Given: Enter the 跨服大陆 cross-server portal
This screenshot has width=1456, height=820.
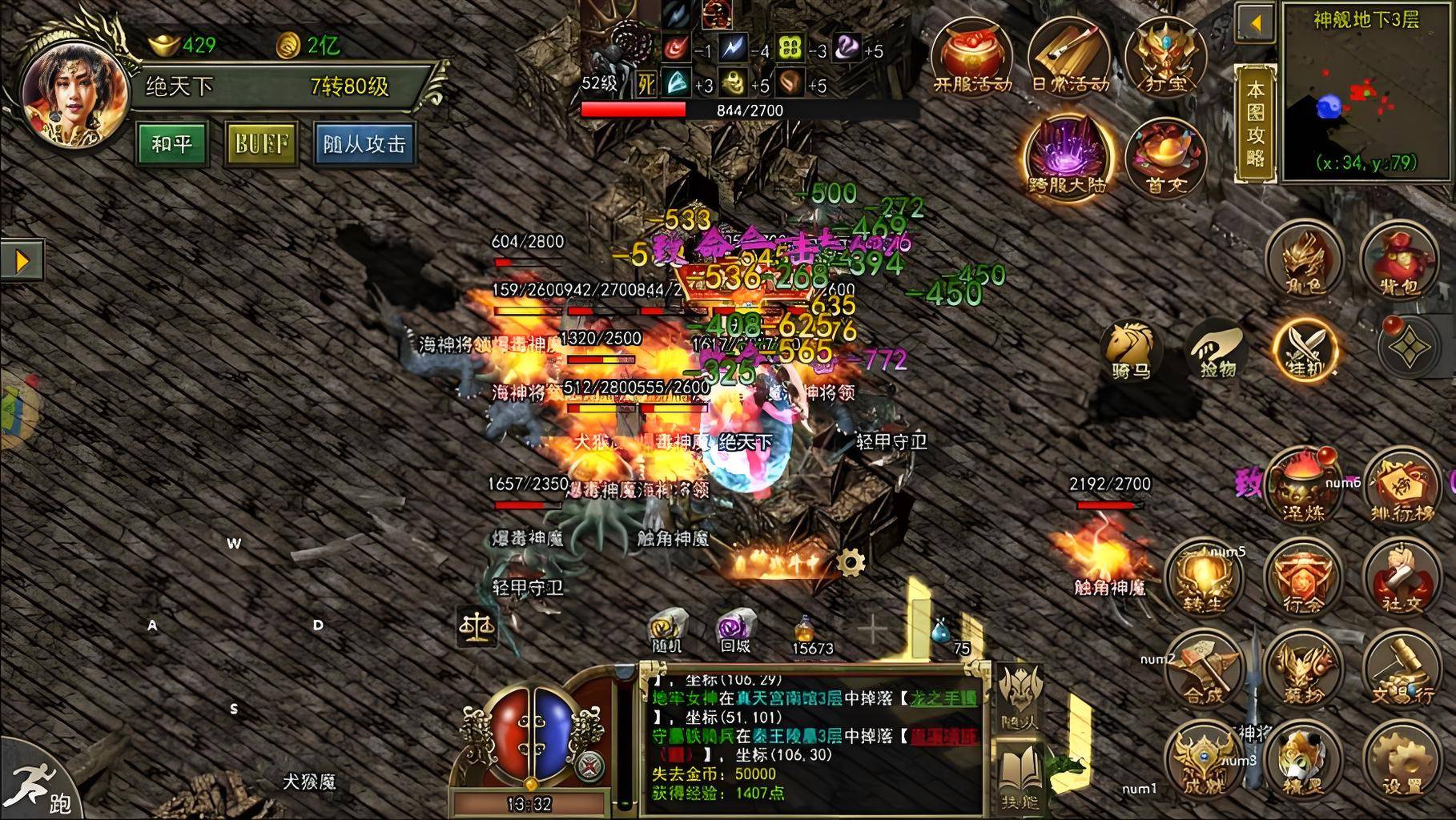Looking at the screenshot, I should (1068, 156).
